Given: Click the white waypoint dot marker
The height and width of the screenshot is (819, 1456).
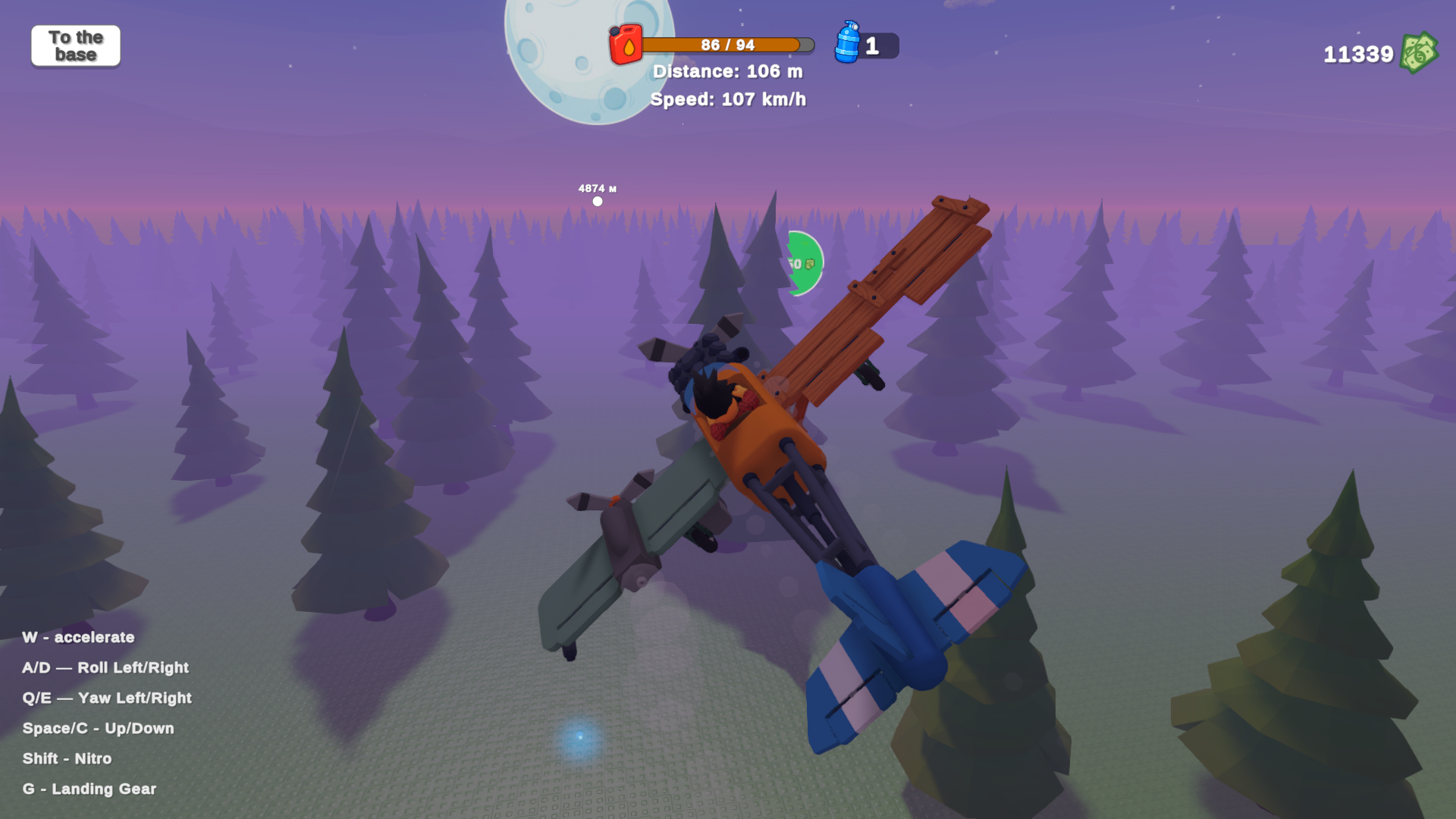Looking at the screenshot, I should [598, 200].
